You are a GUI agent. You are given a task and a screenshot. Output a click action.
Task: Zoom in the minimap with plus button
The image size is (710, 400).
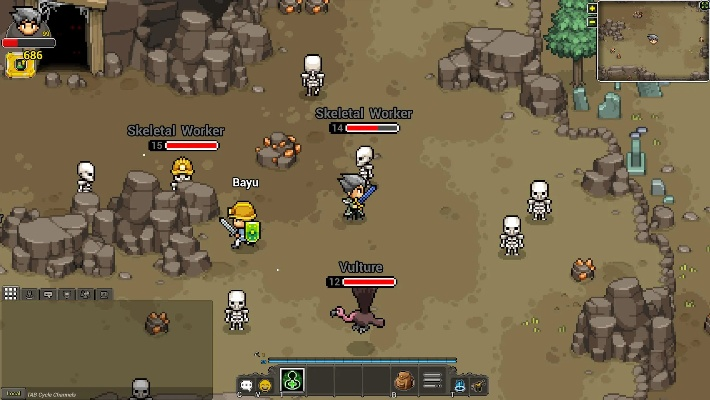592,8
